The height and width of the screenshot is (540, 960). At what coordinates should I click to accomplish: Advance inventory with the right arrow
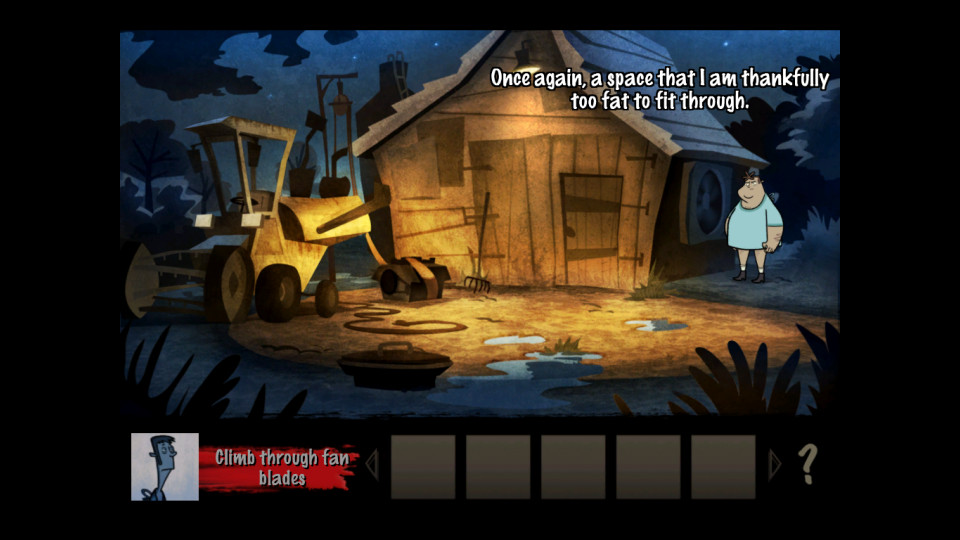tap(773, 465)
